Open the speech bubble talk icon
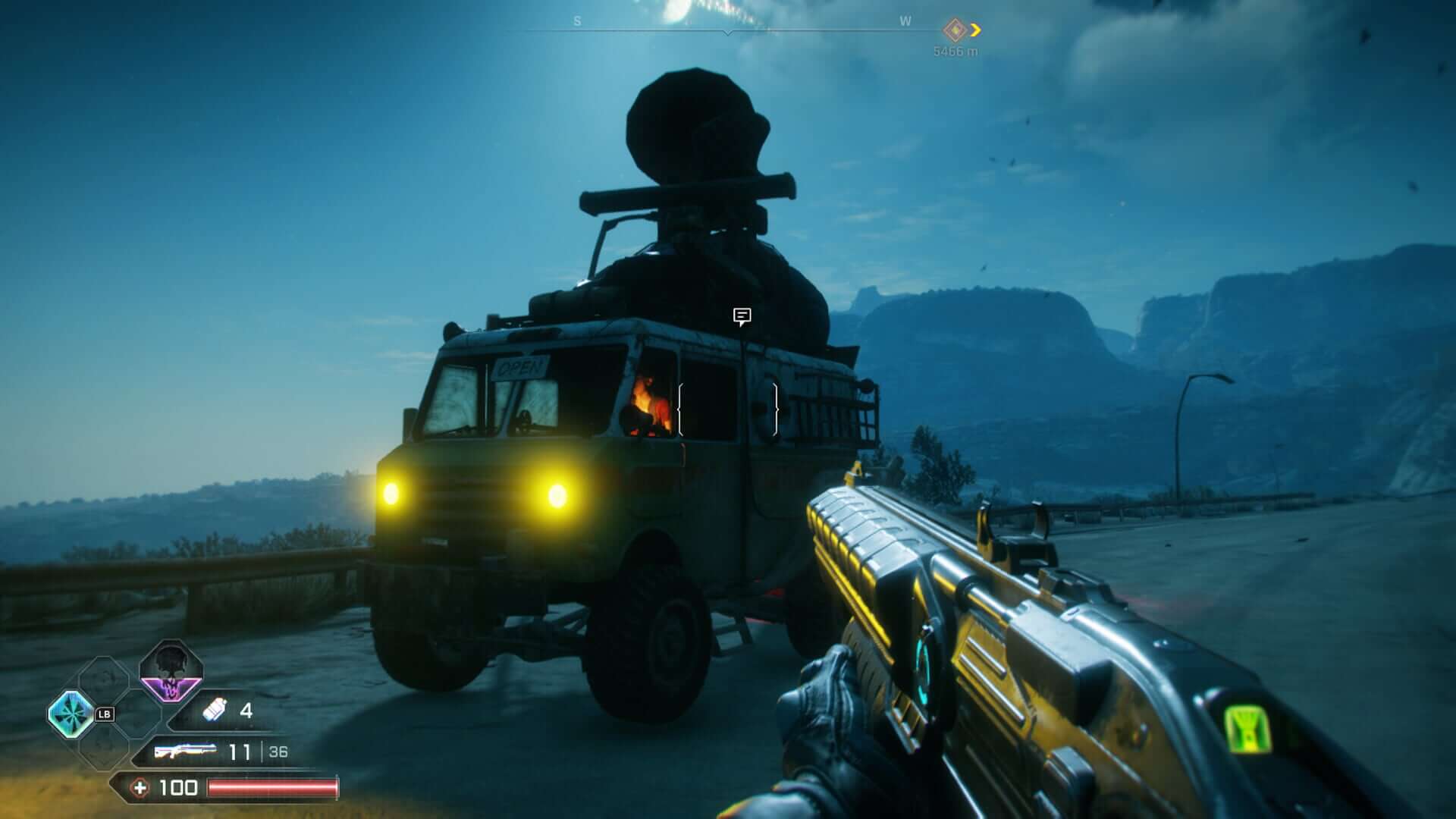The height and width of the screenshot is (819, 1456). (742, 316)
